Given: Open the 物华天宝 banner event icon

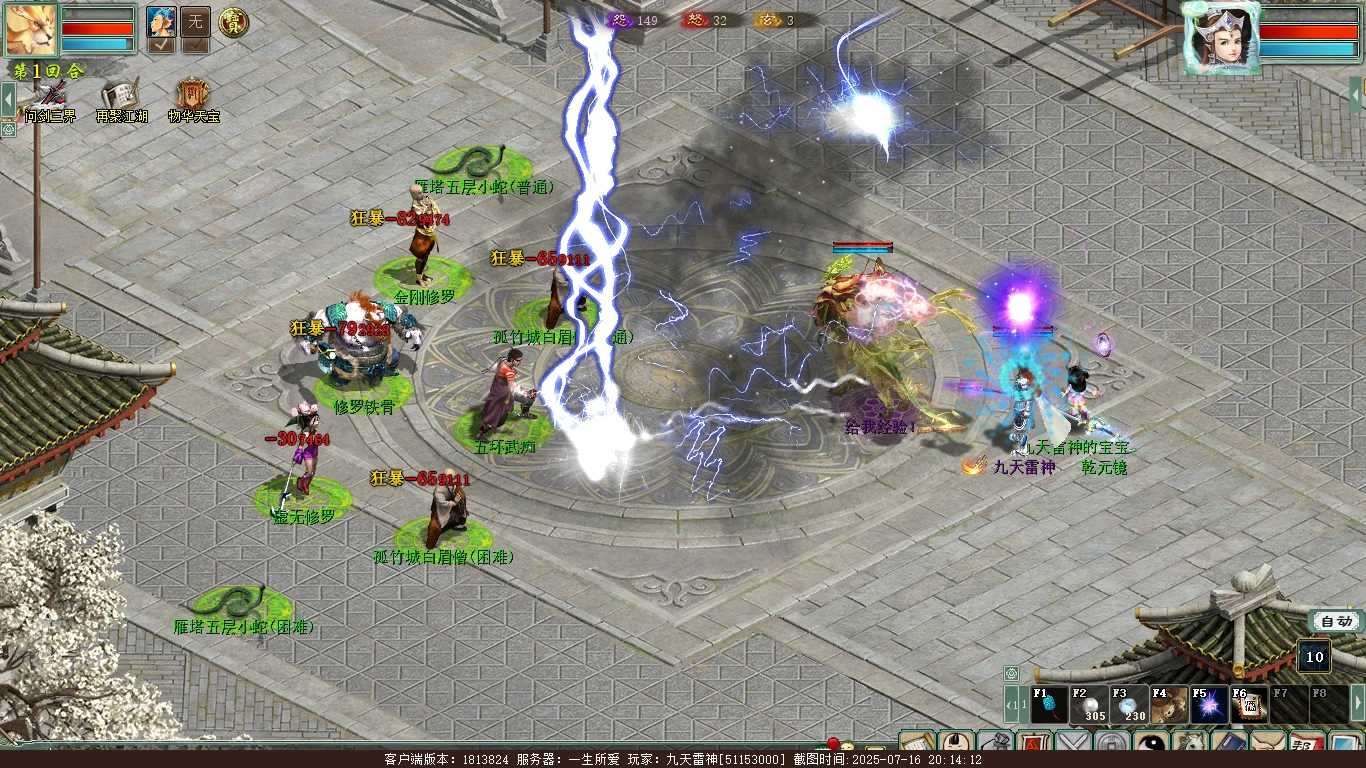Looking at the screenshot, I should tap(192, 97).
